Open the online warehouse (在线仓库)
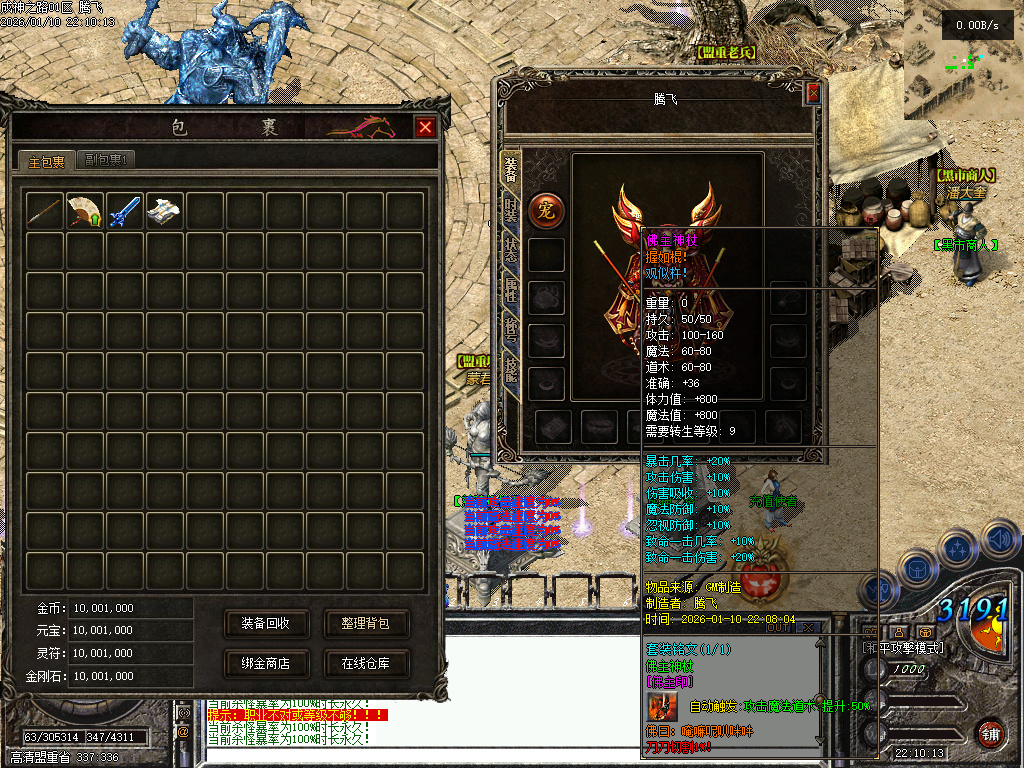Screen dimensions: 1024x768 [x=365, y=662]
